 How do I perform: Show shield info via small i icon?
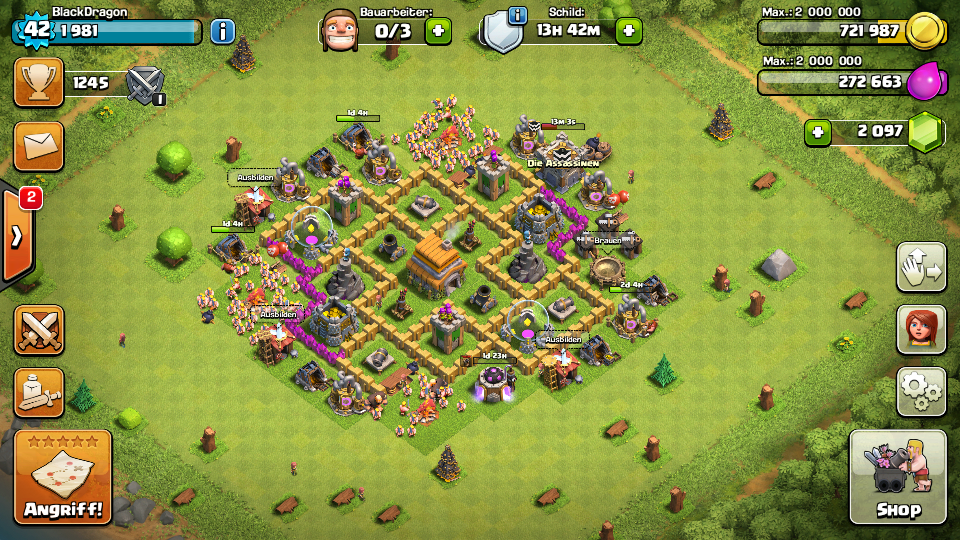pyautogui.click(x=517, y=14)
